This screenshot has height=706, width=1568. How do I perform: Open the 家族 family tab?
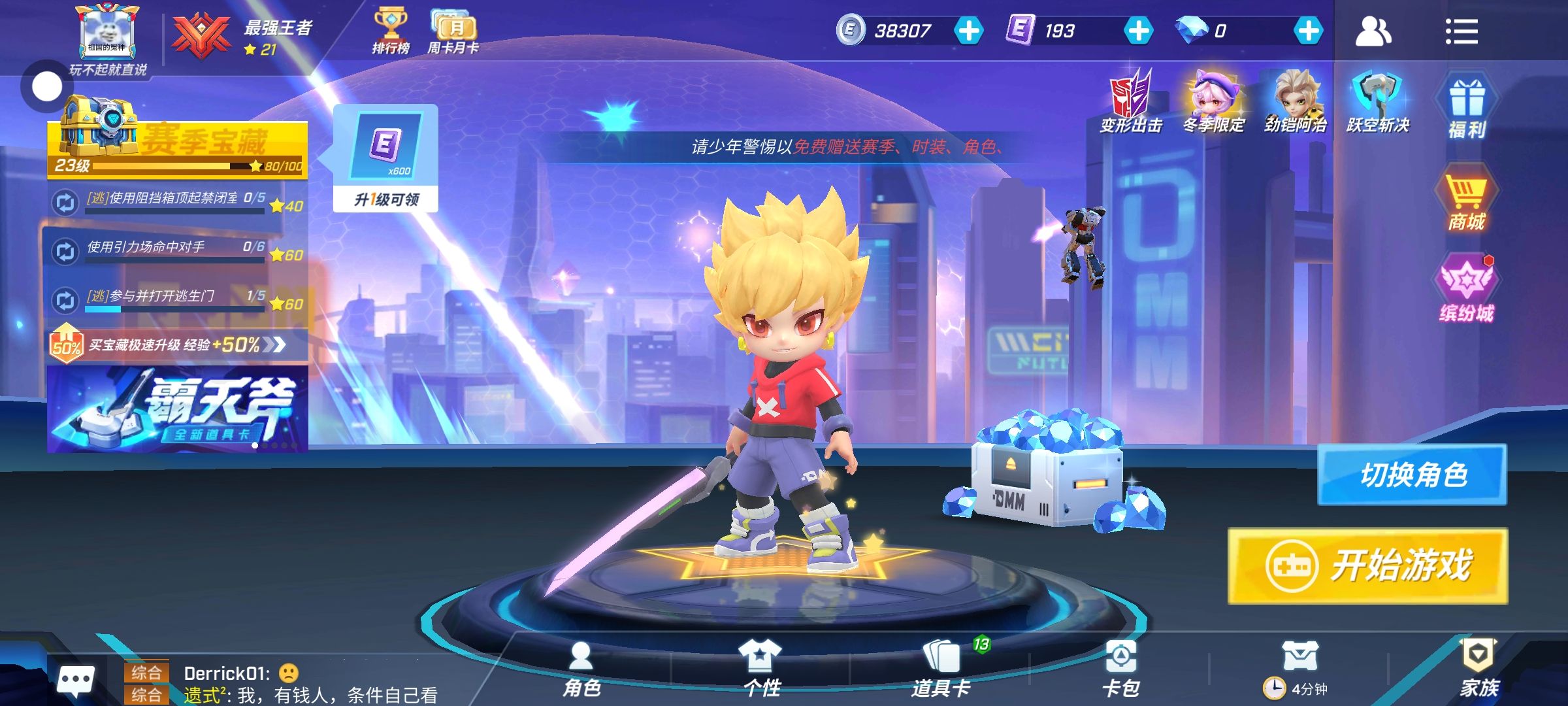pos(1479,668)
